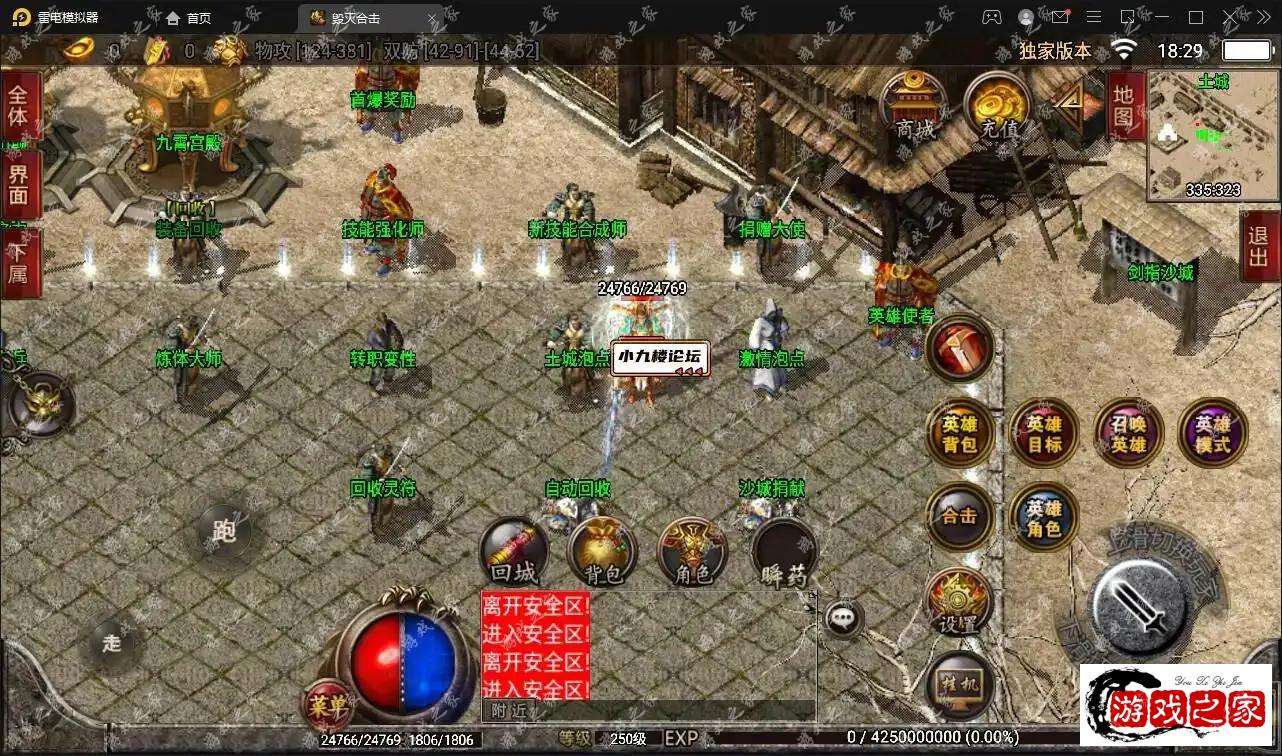Open the 充值 recharge screen

pyautogui.click(x=999, y=106)
